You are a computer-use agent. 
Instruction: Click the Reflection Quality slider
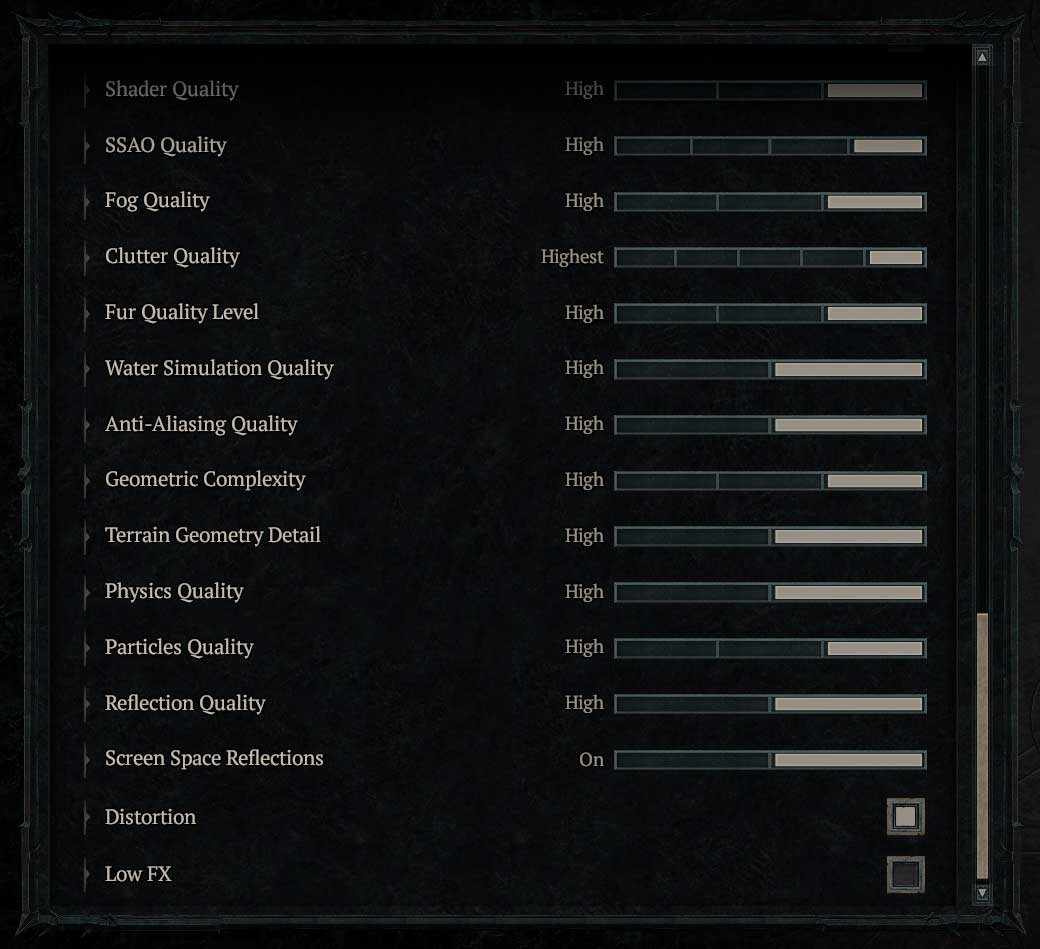click(x=770, y=704)
